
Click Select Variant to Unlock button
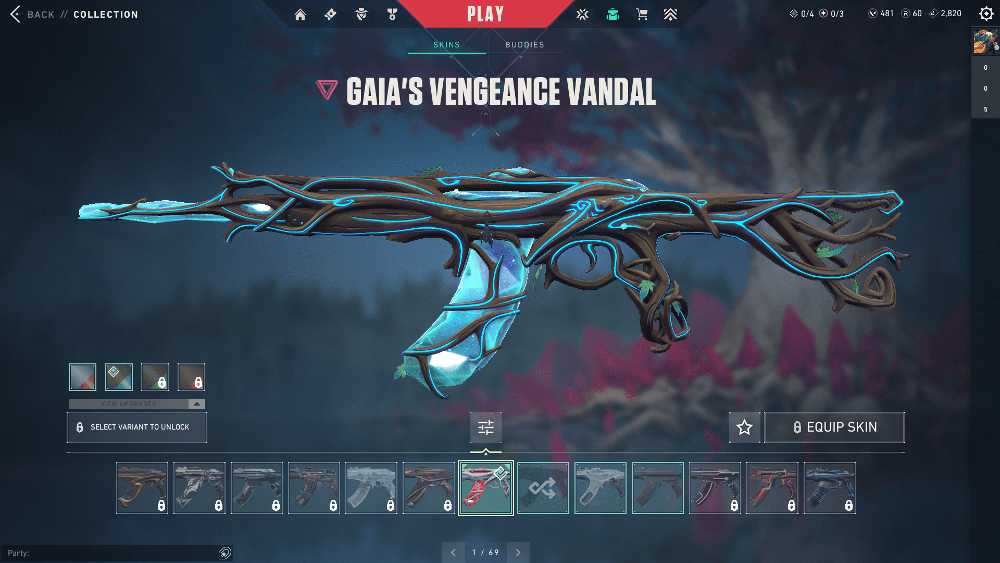tap(136, 427)
